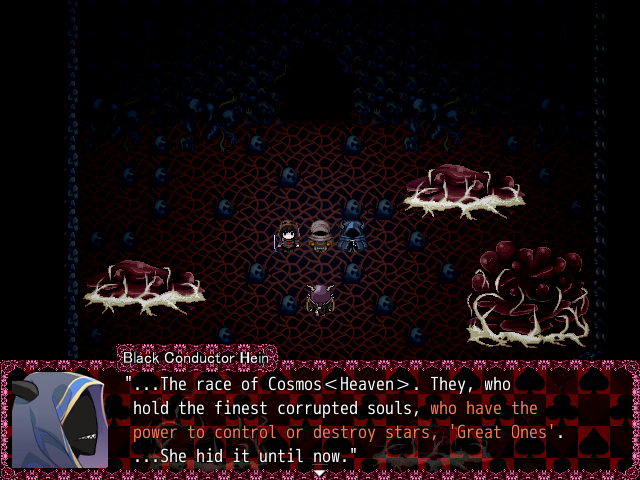This screenshot has width=640, height=480.
Task: Click the dialogue continue arrow indicator
Action: (319, 473)
